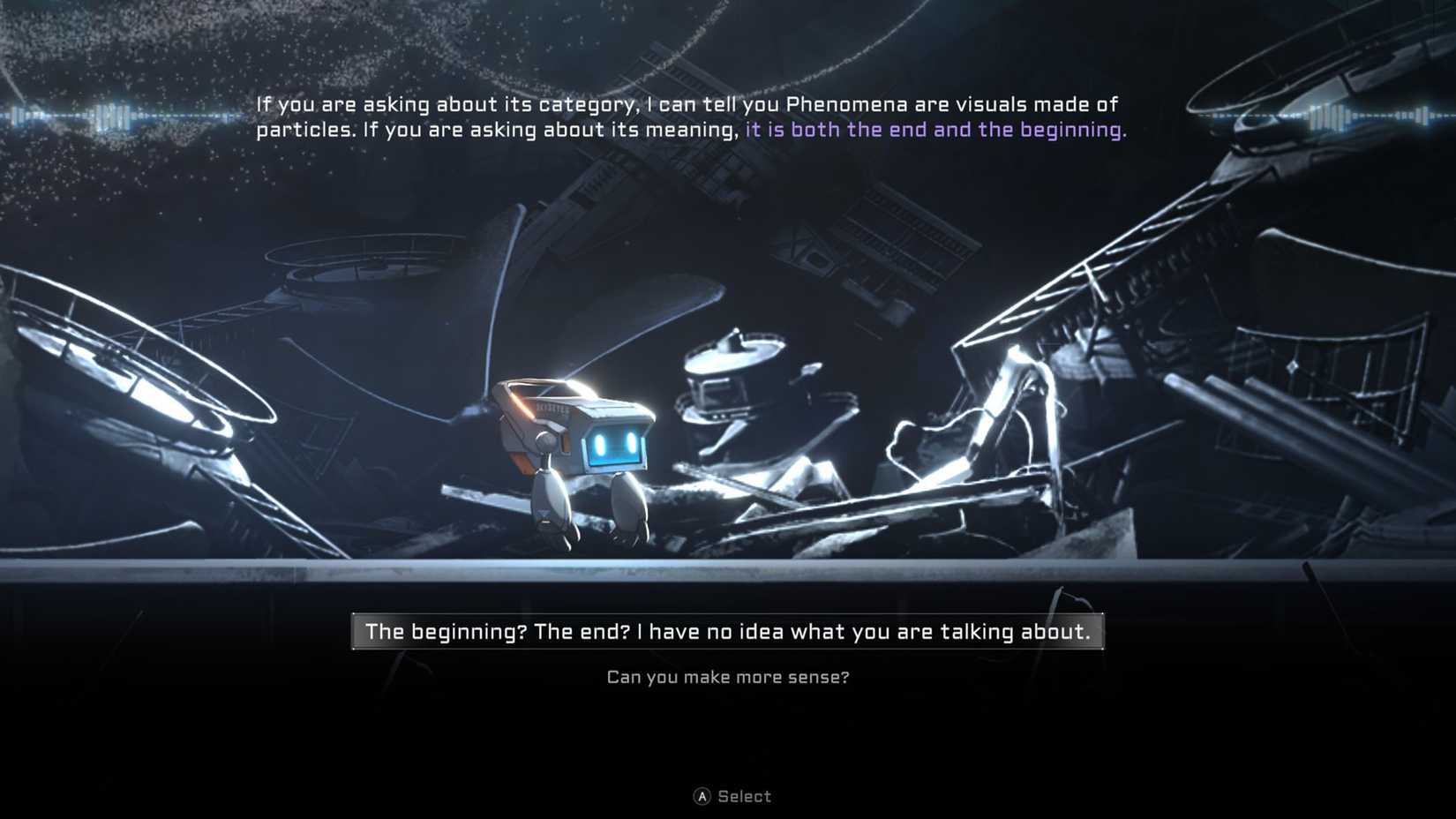Screen dimensions: 1456x819
Task: Click the robot's right glowing eye
Action: [632, 443]
